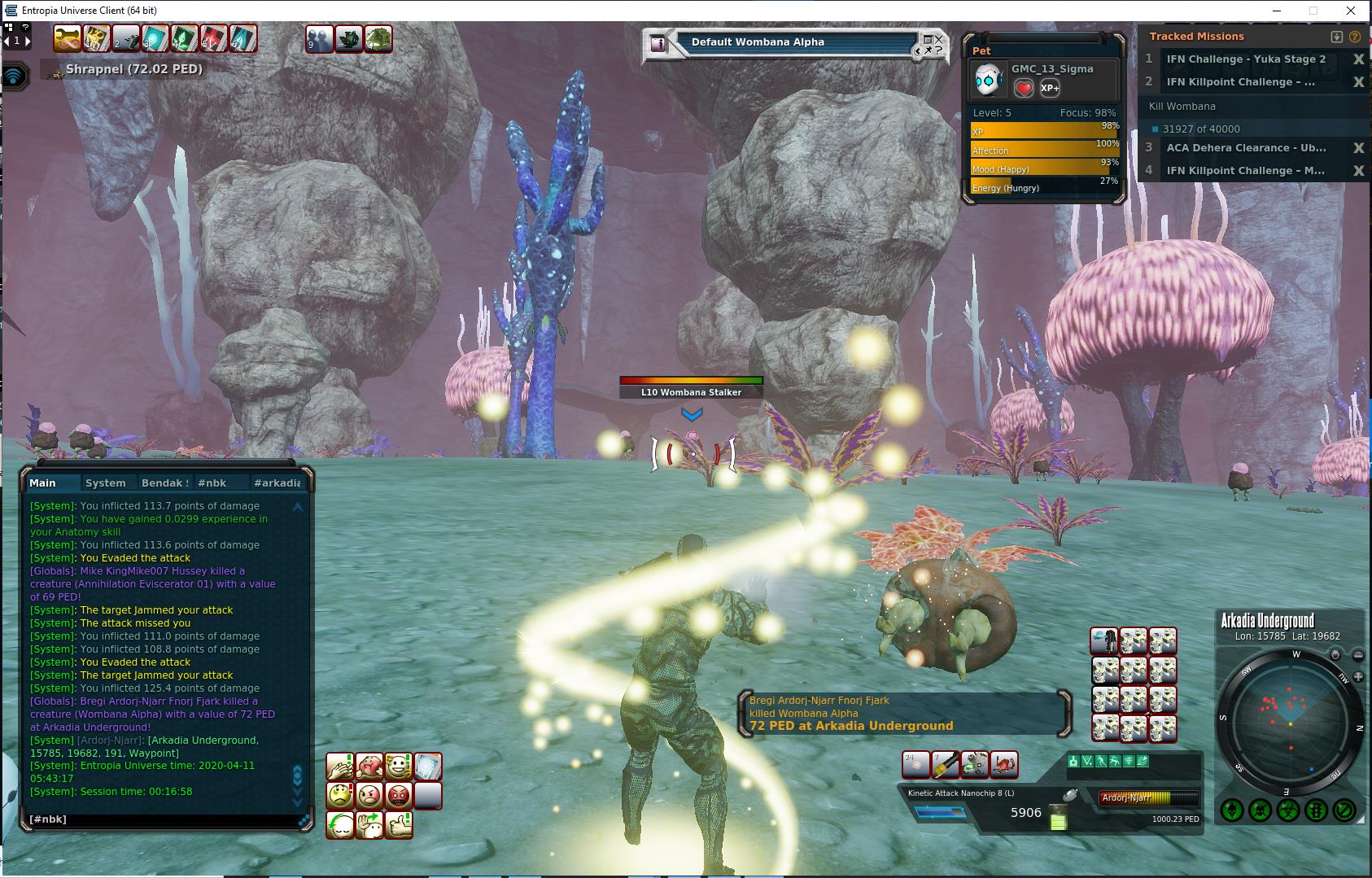Activate the red slot 5 hotbar icon
1372x878 pixels.
212,38
